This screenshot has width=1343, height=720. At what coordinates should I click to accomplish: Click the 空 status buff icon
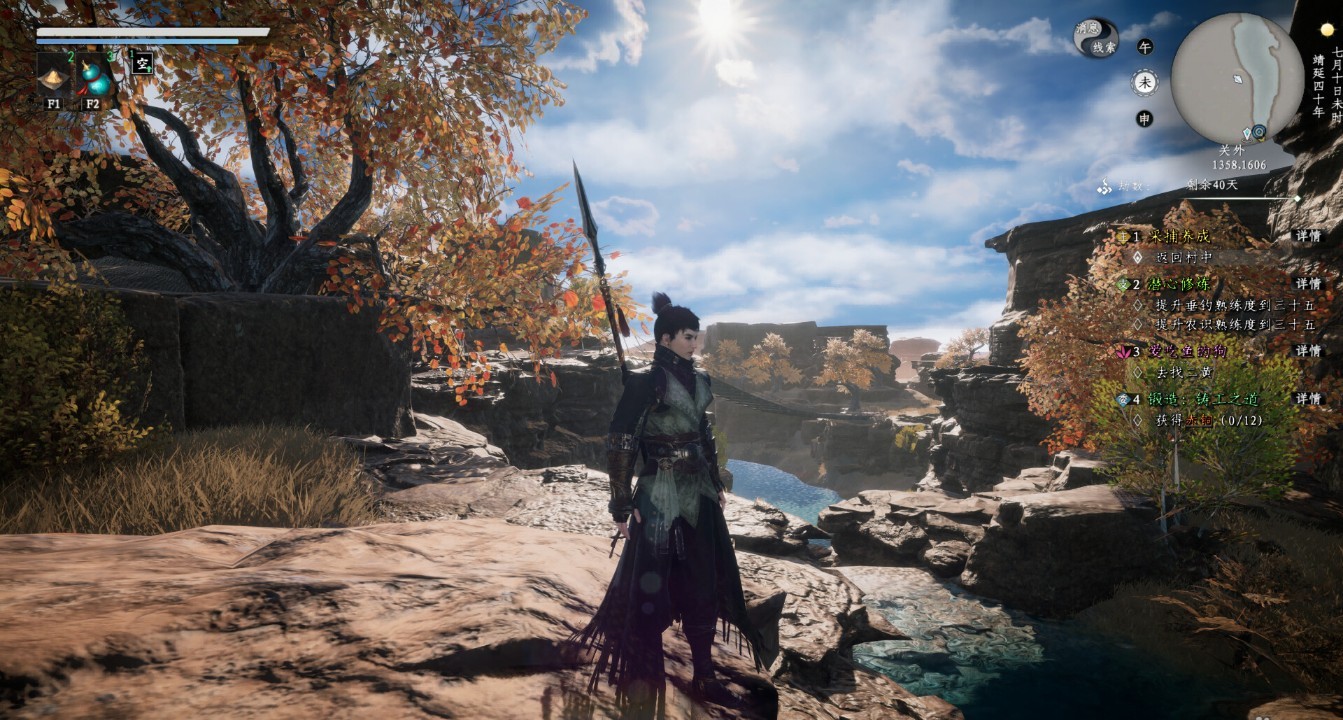(142, 63)
